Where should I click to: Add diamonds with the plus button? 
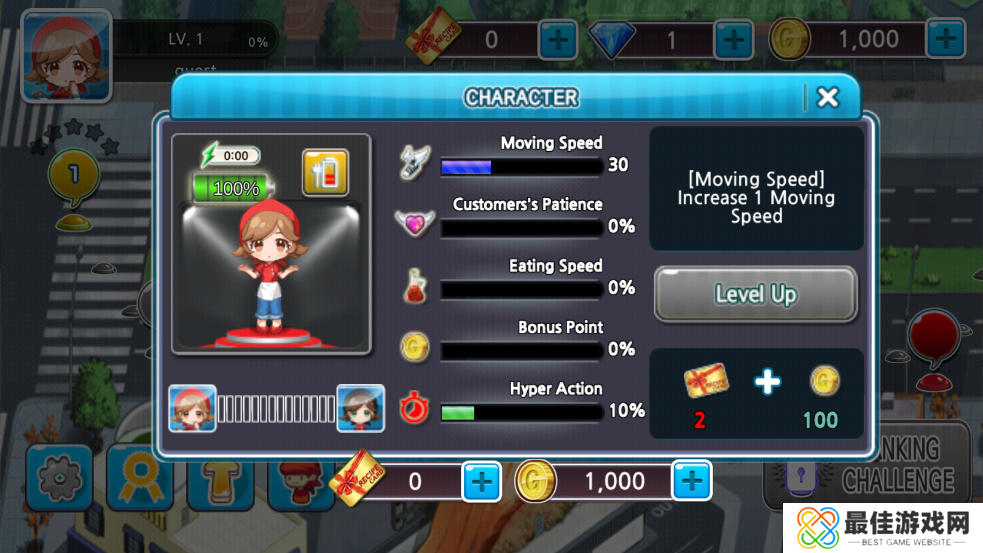(733, 40)
